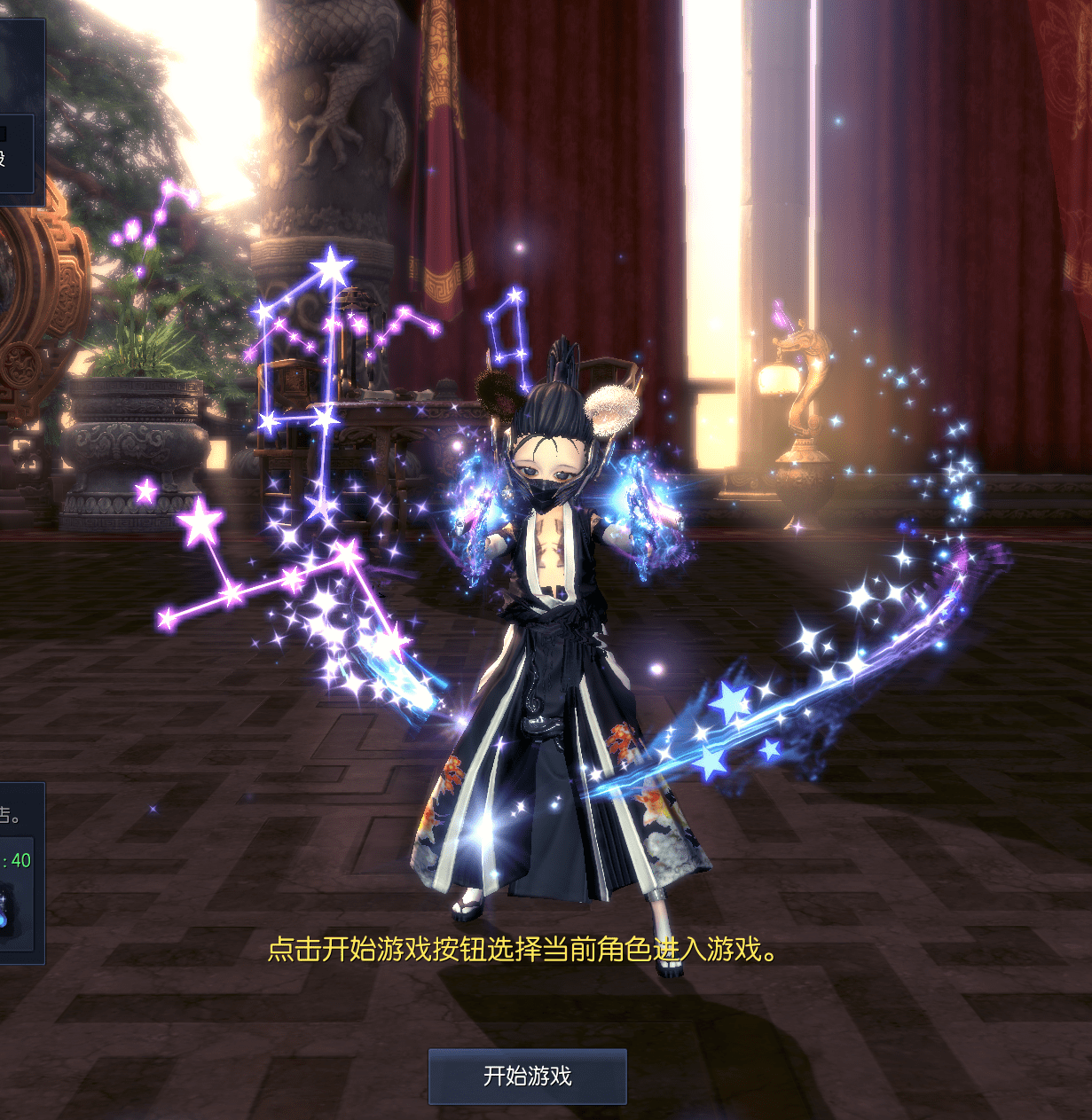This screenshot has width=1092, height=1120.
Task: Click the 开始游戏 start game button
Action: point(528,1077)
